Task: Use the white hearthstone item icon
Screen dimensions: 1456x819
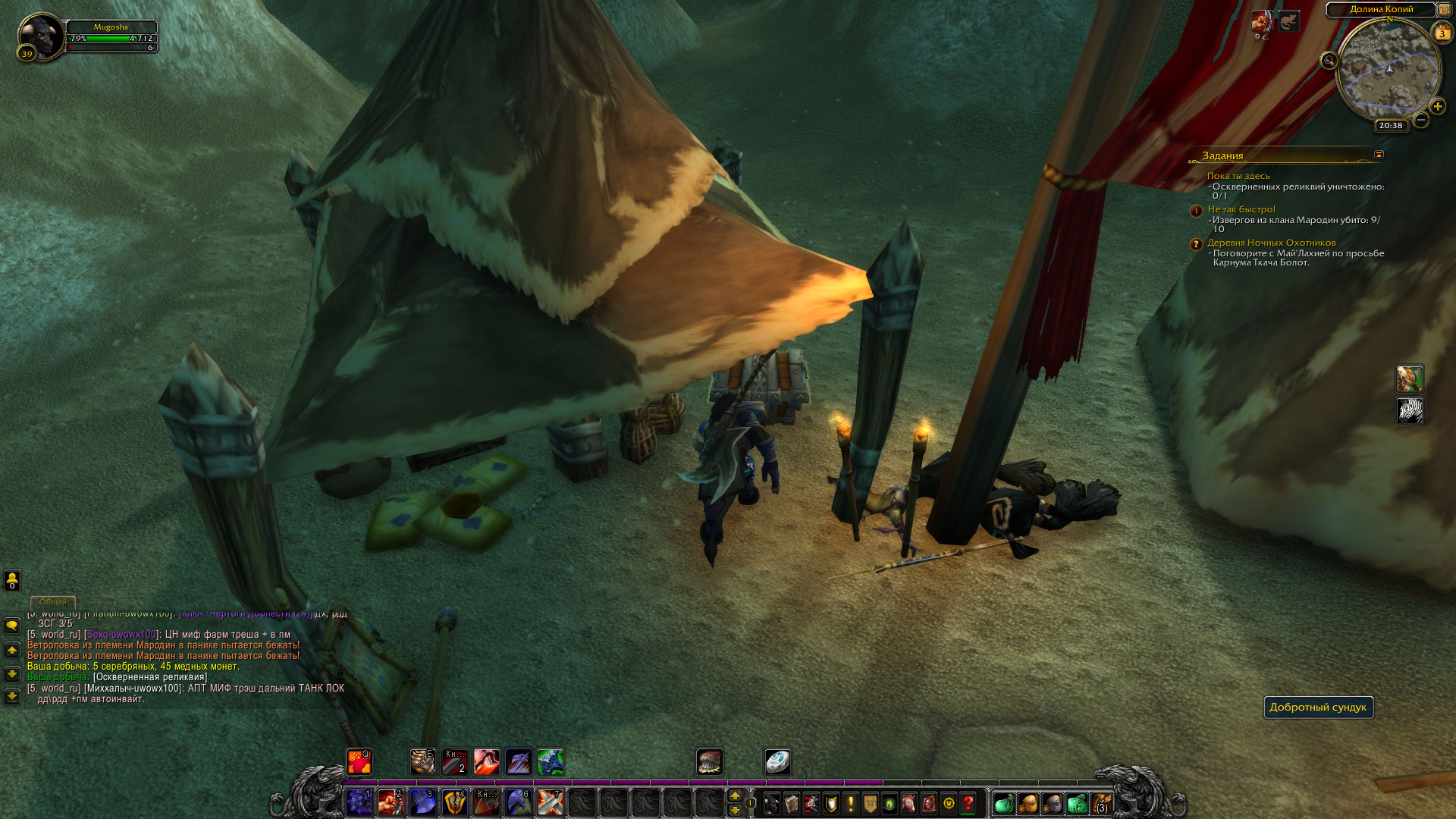Action: 777,761
